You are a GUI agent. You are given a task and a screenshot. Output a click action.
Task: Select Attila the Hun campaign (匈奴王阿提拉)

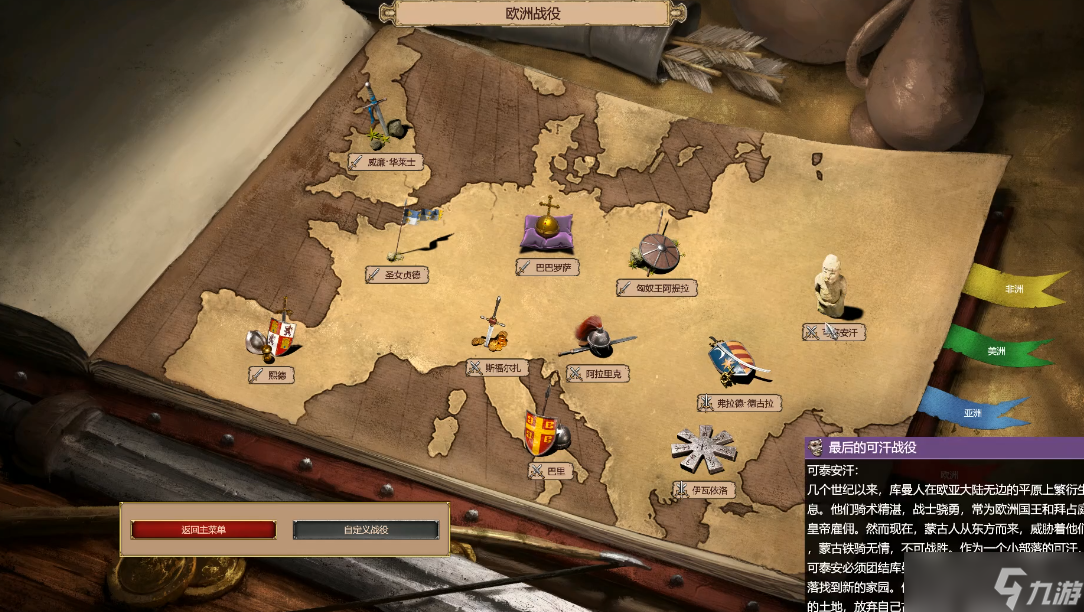(657, 288)
